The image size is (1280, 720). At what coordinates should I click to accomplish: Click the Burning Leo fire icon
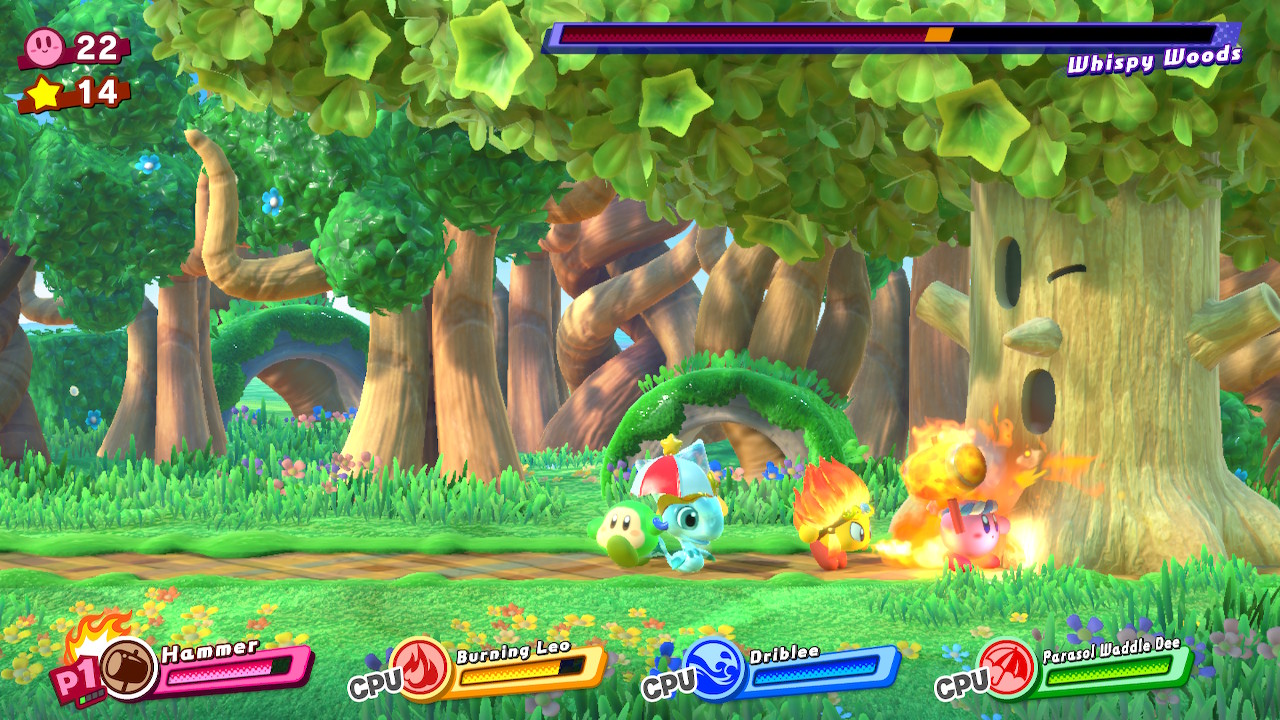click(x=421, y=667)
